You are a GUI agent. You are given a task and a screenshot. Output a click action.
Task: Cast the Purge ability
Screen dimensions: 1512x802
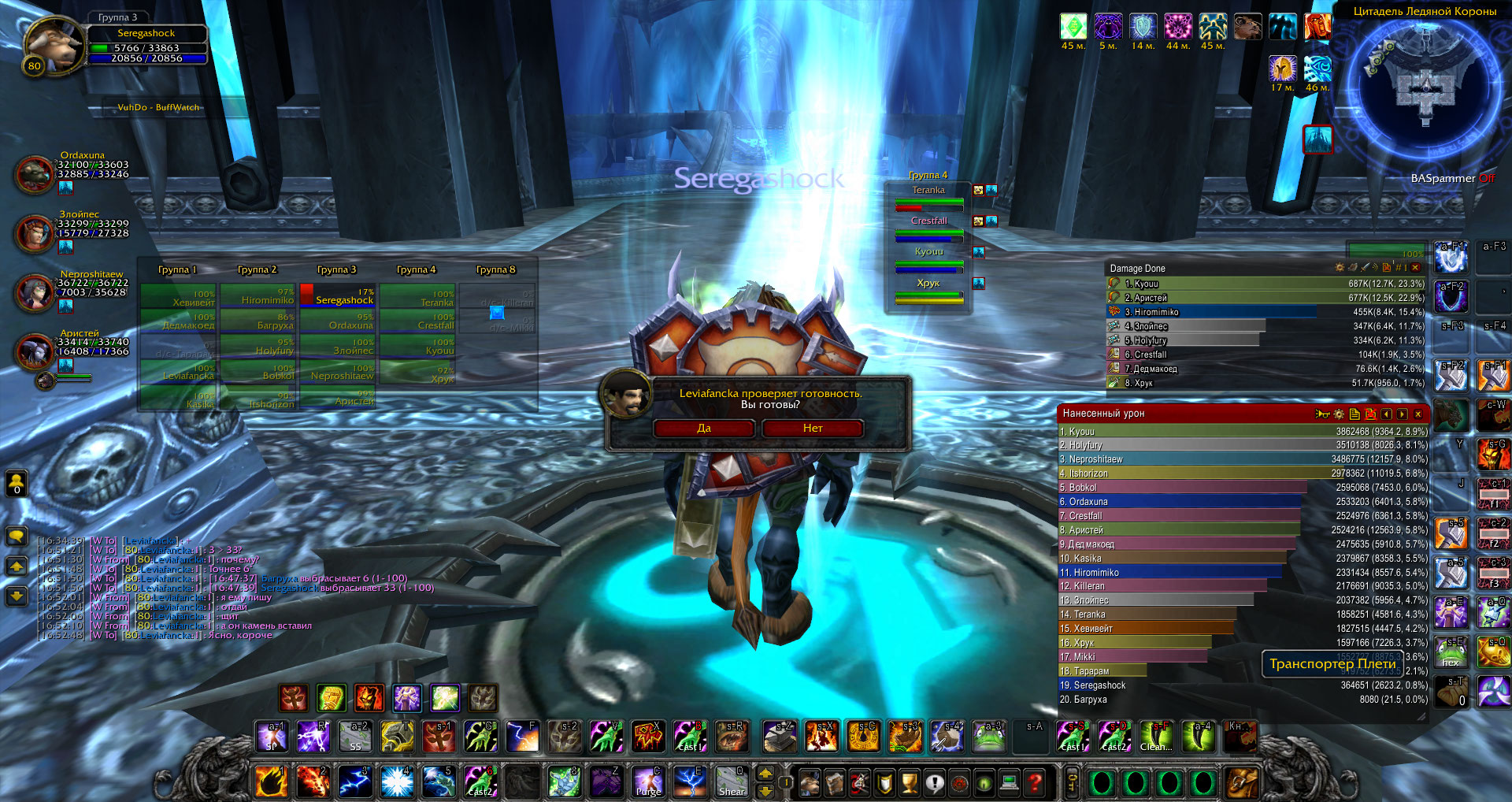tap(648, 782)
